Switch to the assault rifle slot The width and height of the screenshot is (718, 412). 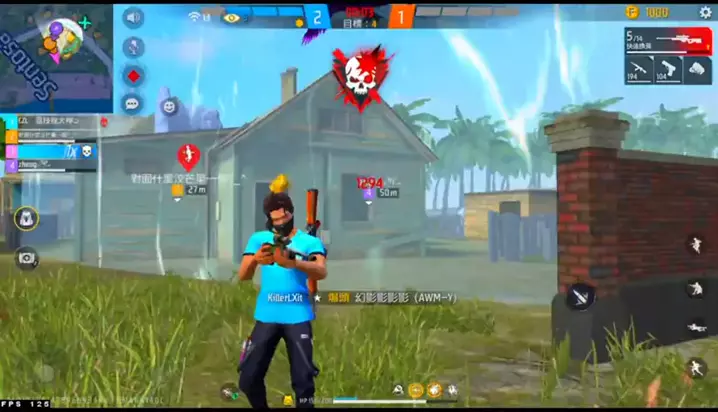click(x=640, y=69)
